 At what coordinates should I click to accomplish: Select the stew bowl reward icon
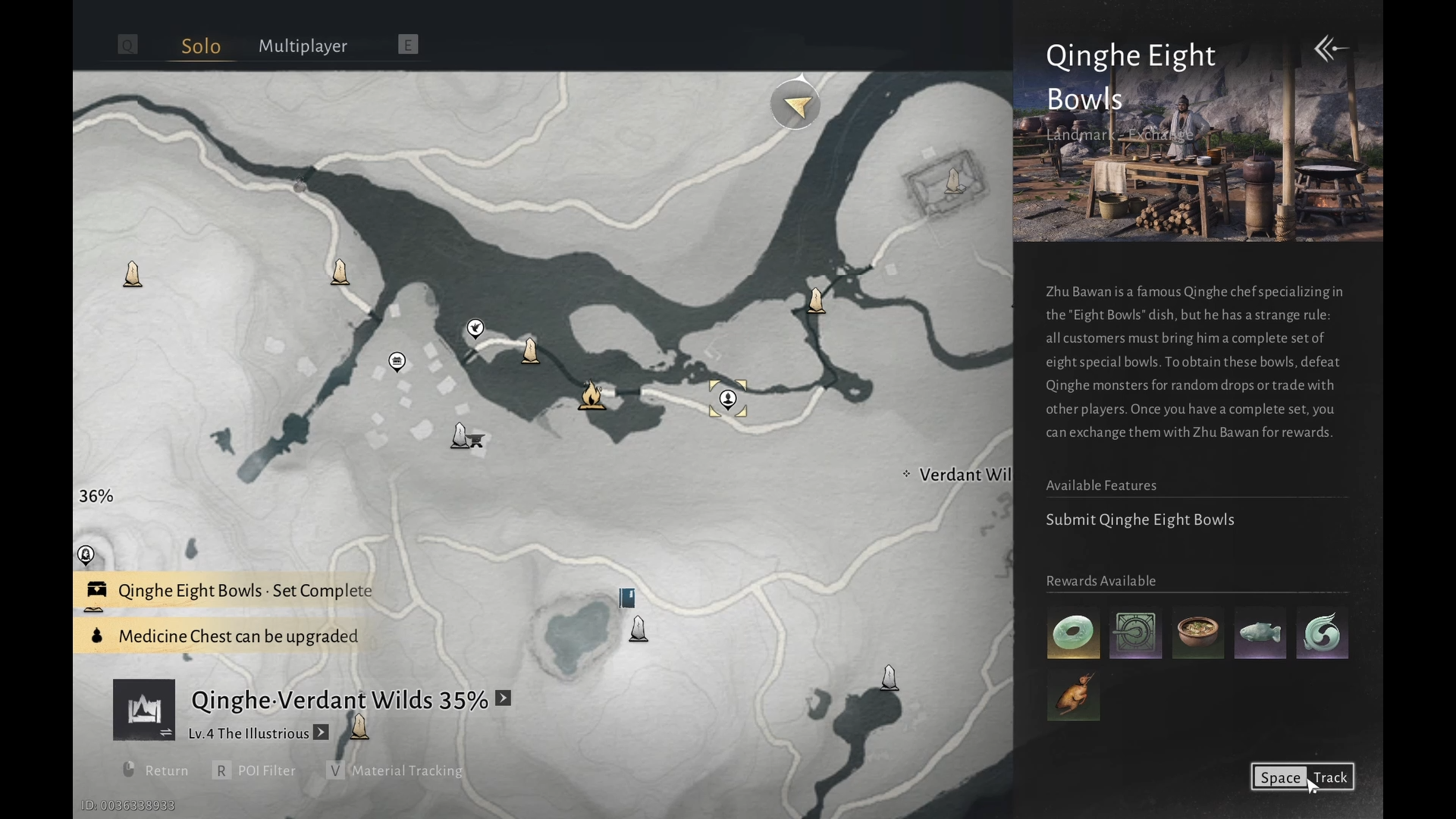tap(1197, 632)
